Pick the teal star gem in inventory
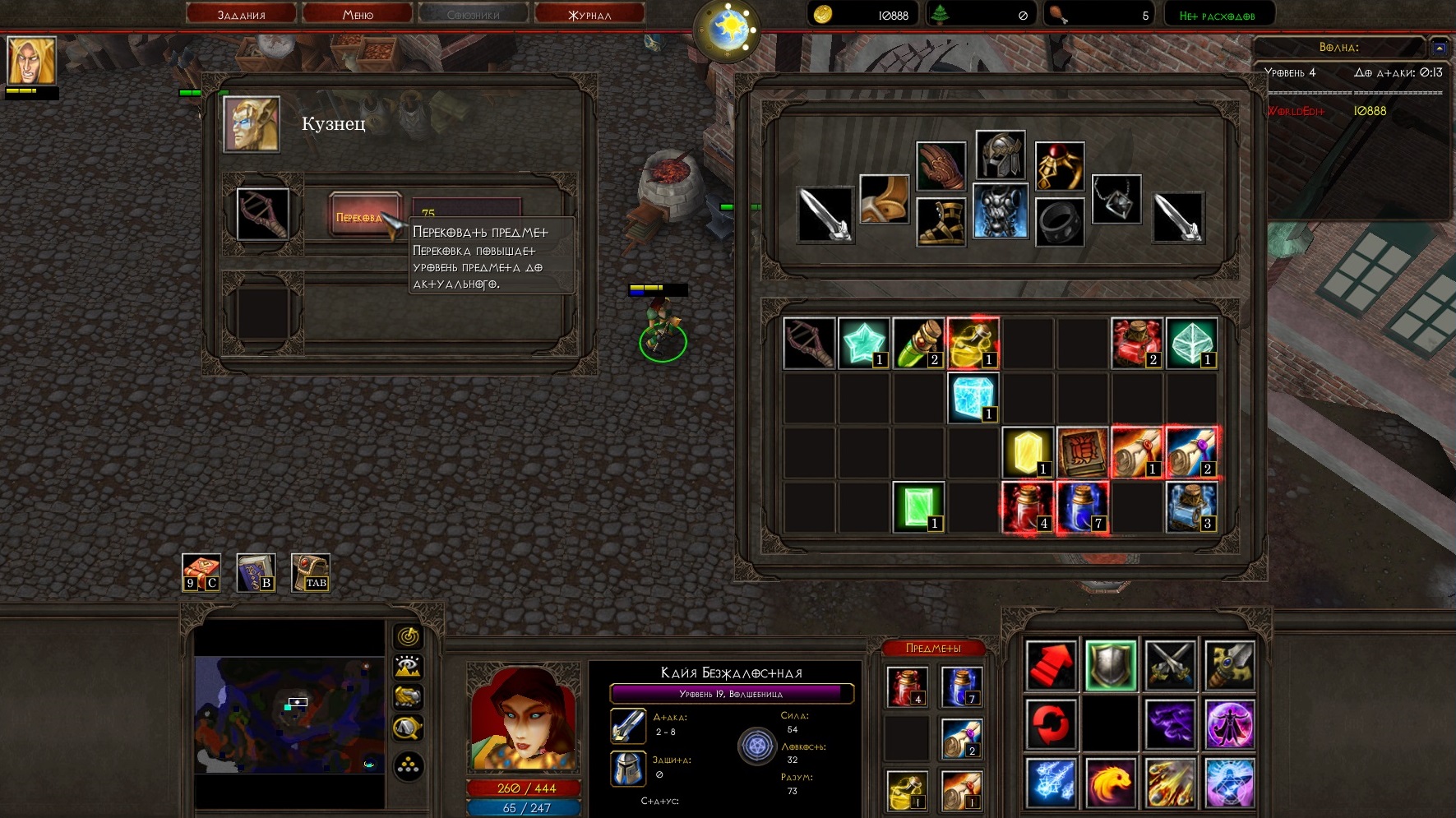 tap(863, 343)
